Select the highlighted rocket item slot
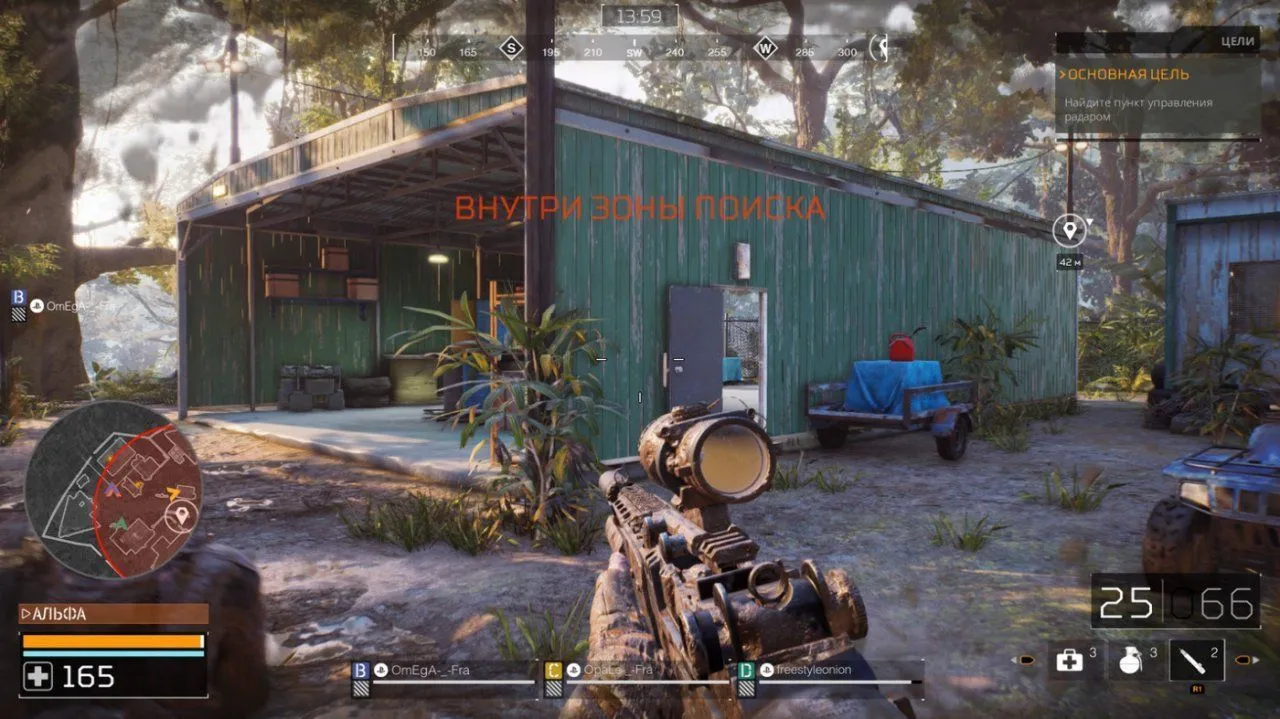The image size is (1280, 719). click(1196, 660)
